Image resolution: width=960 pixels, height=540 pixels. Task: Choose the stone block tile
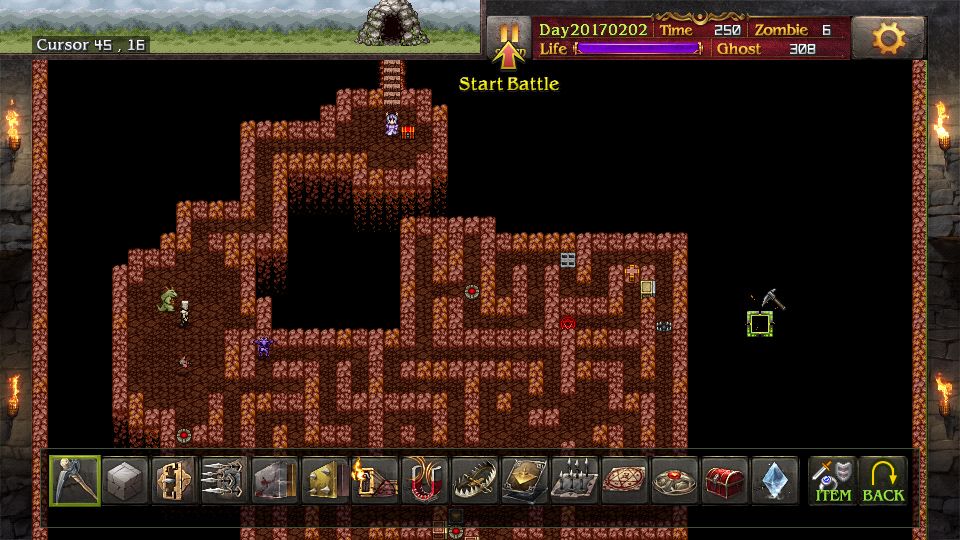click(x=126, y=481)
